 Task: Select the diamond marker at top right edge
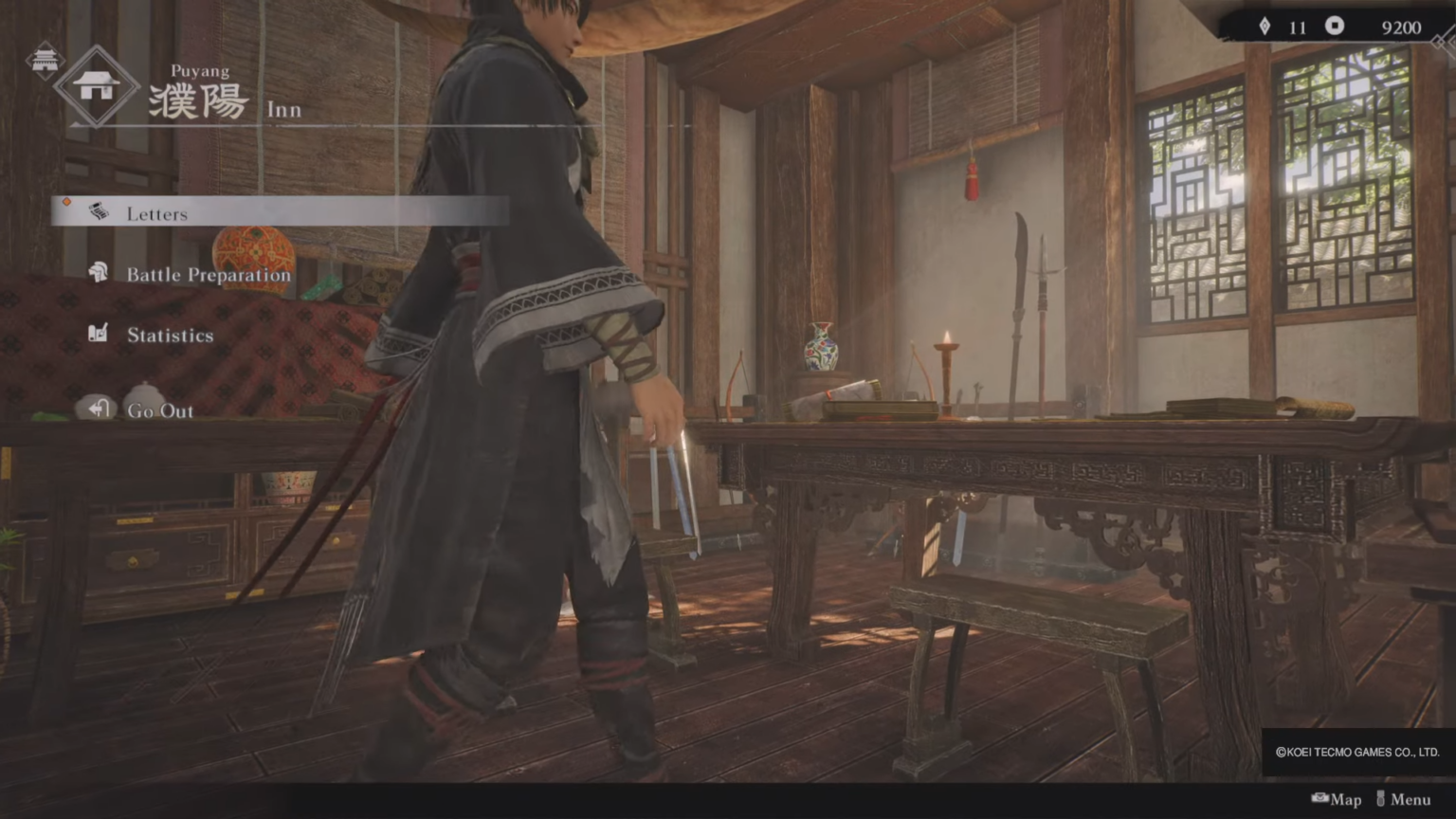pyautogui.click(x=1442, y=42)
